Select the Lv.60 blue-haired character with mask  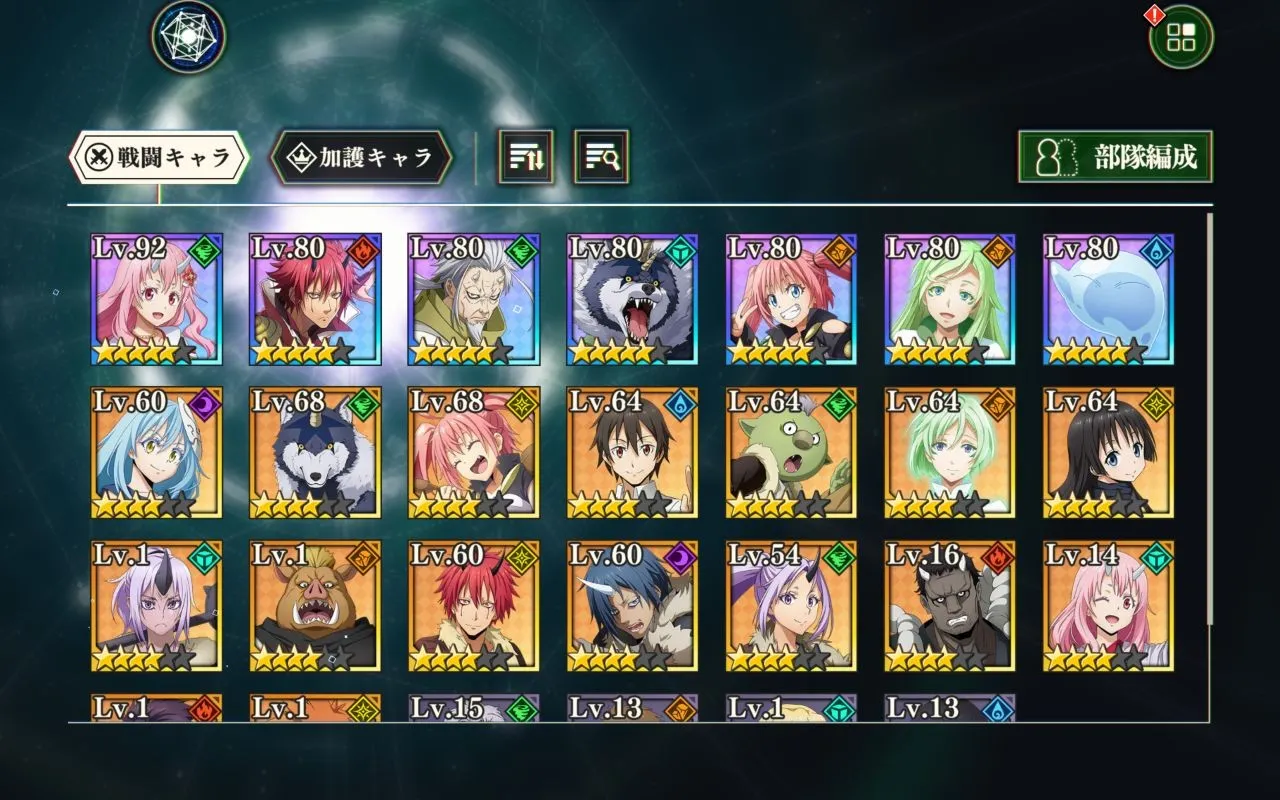[155, 452]
